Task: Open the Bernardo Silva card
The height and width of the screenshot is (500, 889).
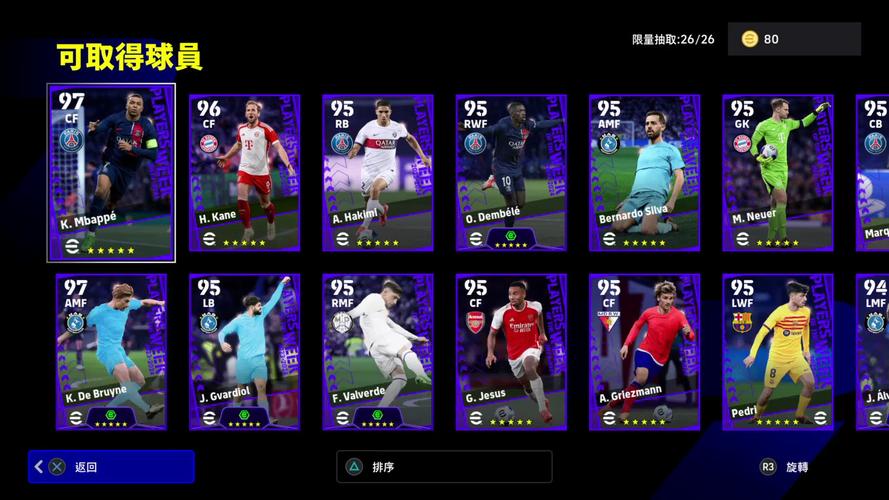Action: pos(644,172)
